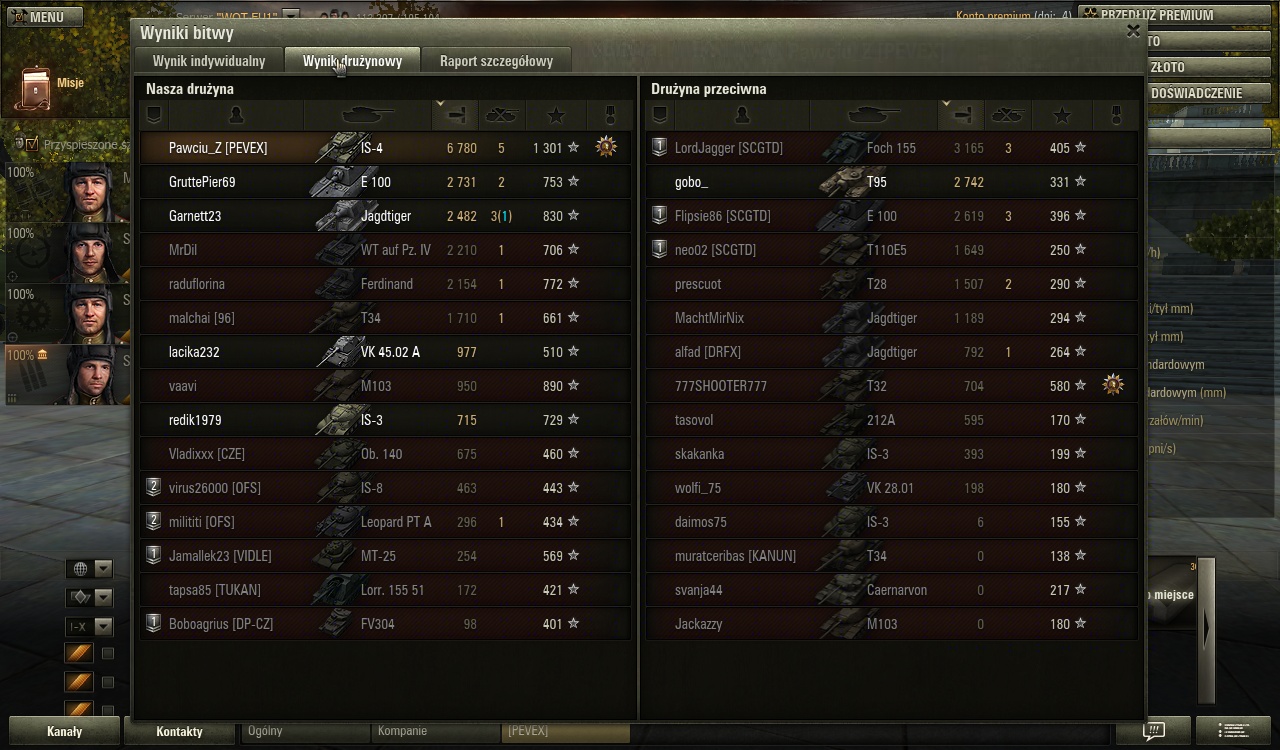Screen dimensions: 1280x750
Task: Select Pawciu_Z [PEVEX] player row
Action: (x=218, y=148)
